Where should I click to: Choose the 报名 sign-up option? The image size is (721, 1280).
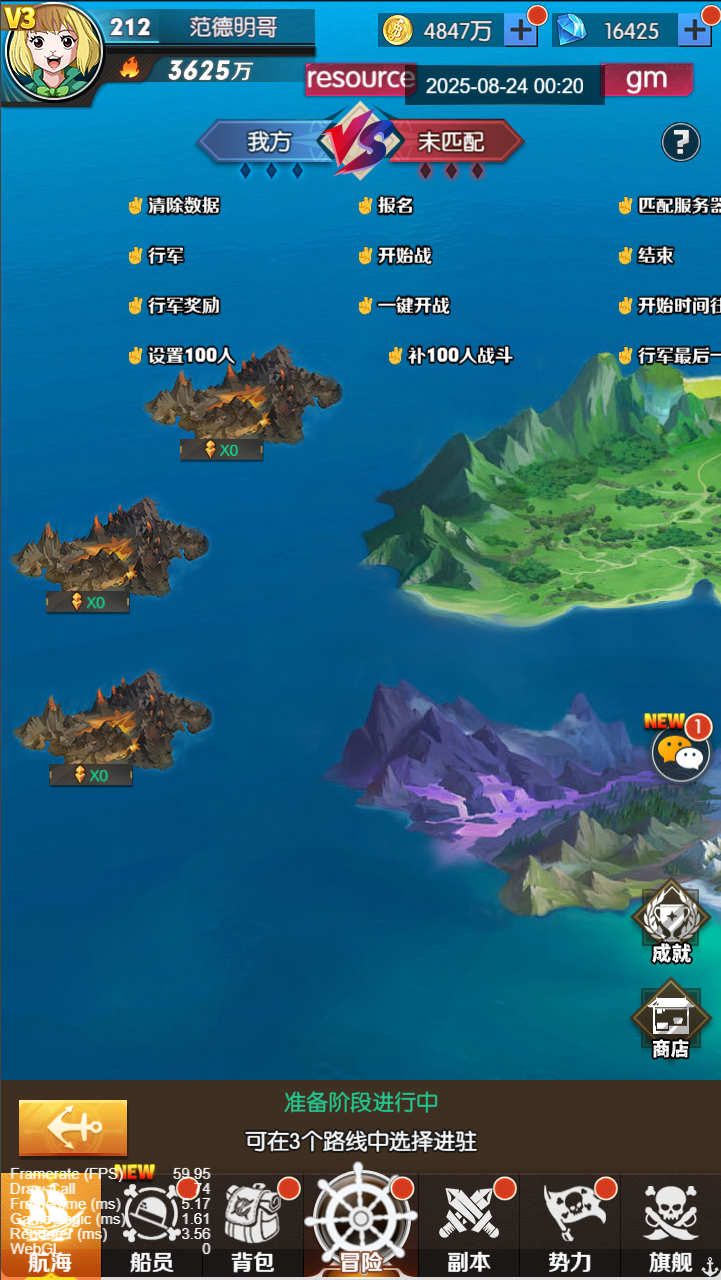click(x=386, y=206)
